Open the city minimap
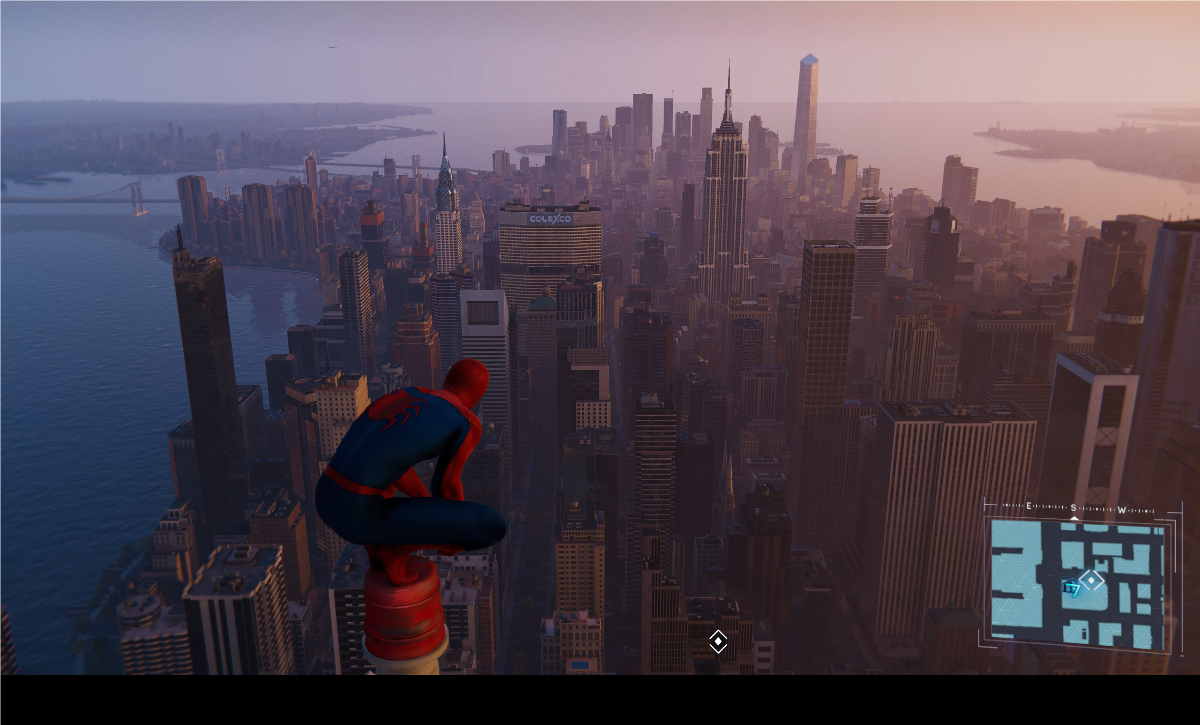Image resolution: width=1200 pixels, height=725 pixels. 1078,582
